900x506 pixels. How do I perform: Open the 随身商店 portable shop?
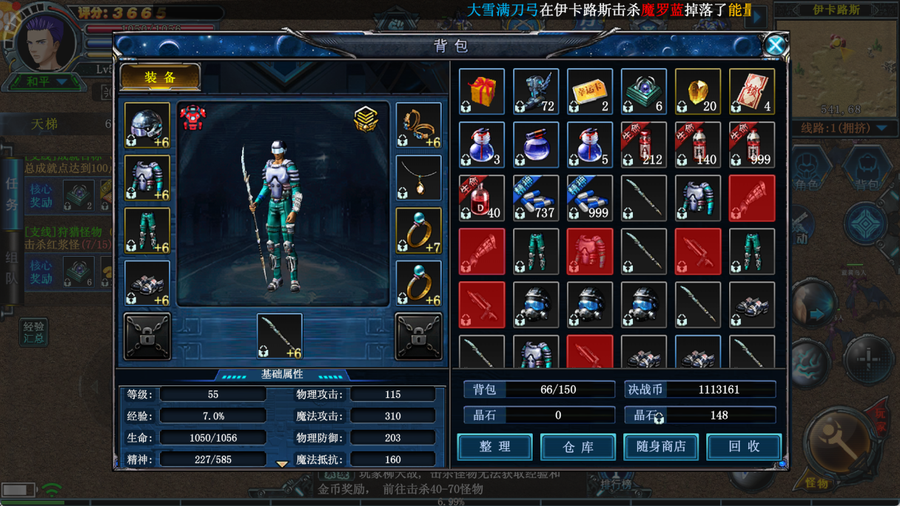click(x=660, y=447)
